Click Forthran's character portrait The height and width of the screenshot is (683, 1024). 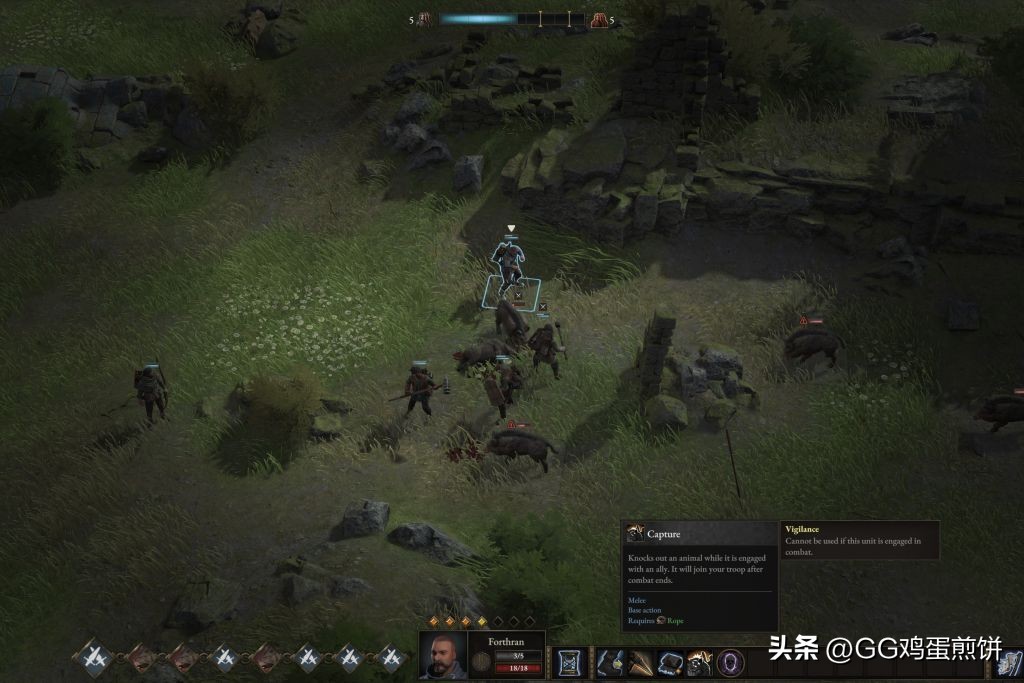(x=443, y=656)
